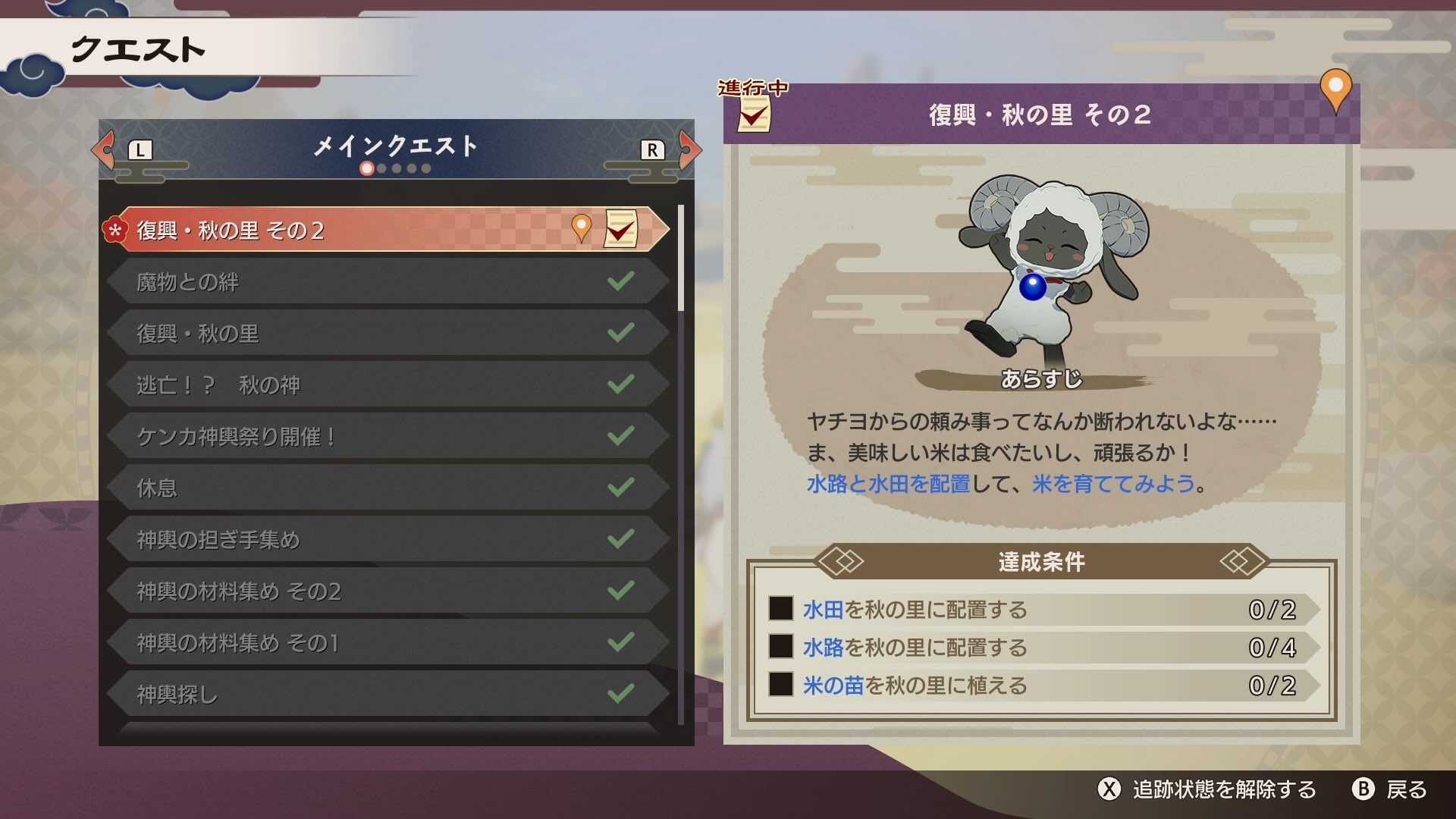Check the 水田を秋の里に配置する objective box
Viewport: 1456px width, 819px height.
780,609
